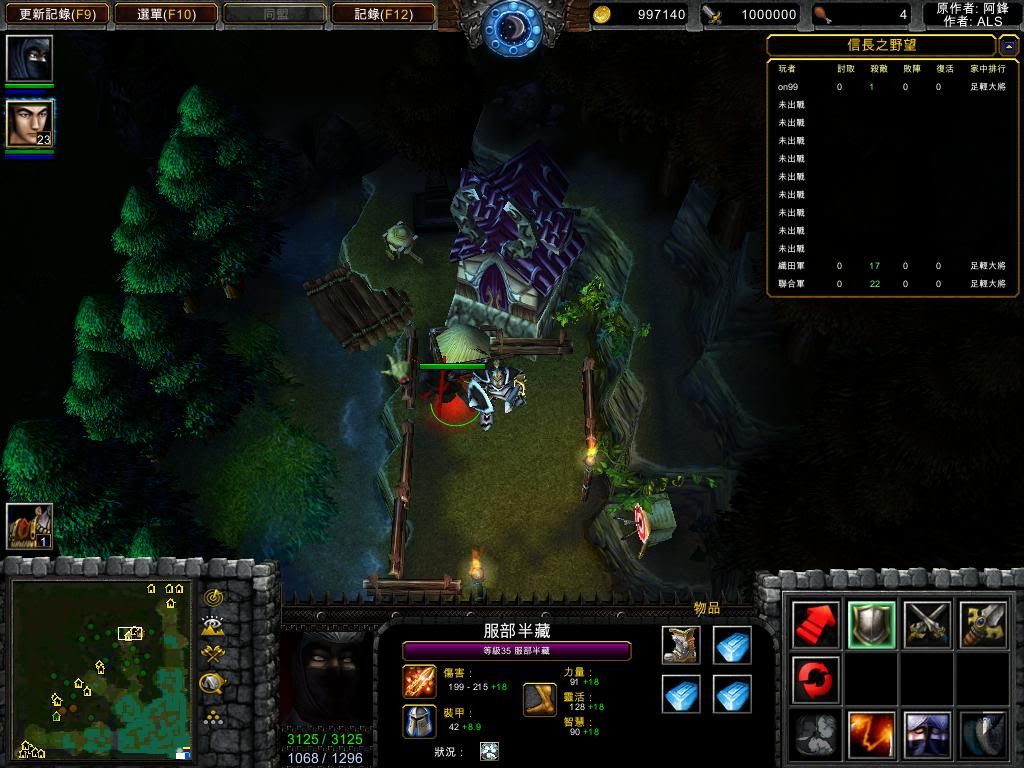
Task: Click the minimap
Action: [x=100, y=668]
